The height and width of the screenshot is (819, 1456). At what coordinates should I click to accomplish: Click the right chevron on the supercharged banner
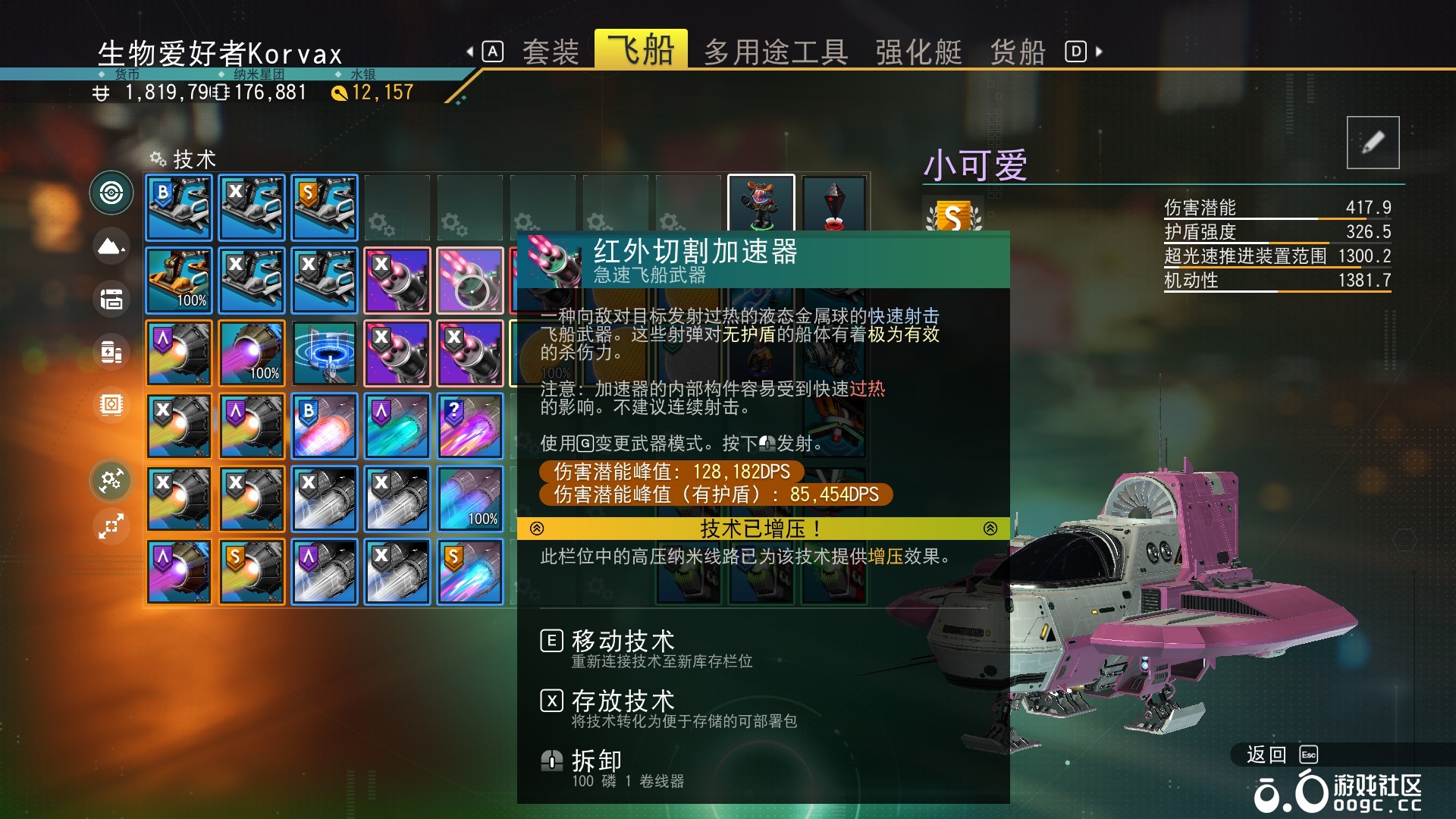tap(989, 529)
